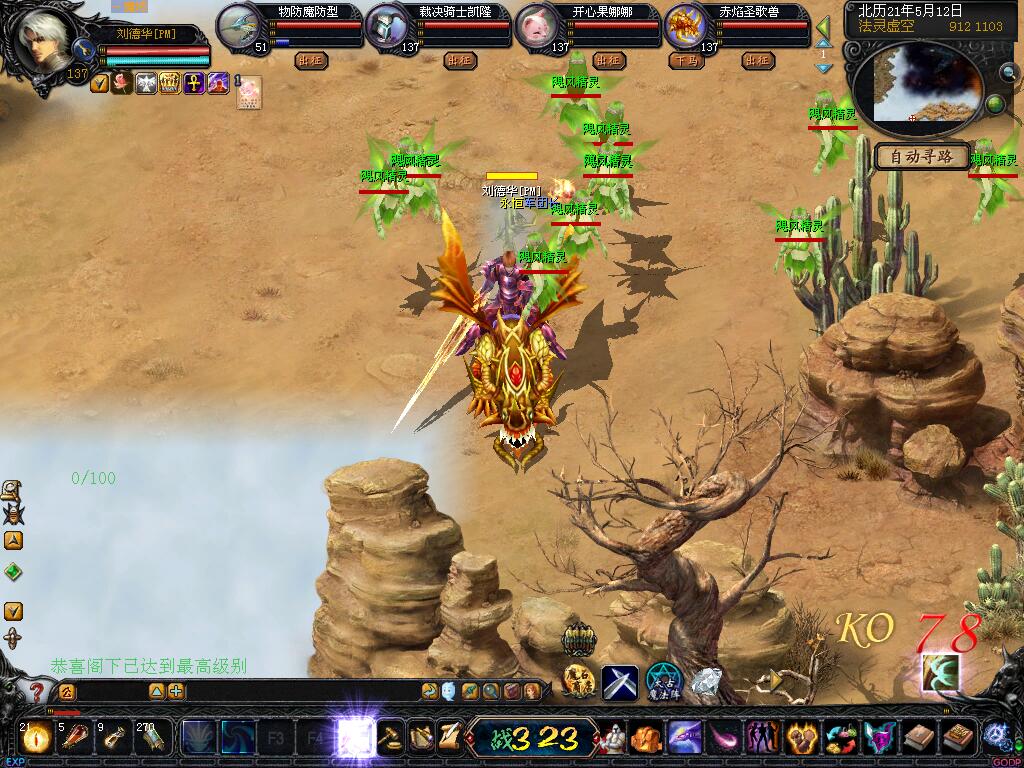Click the green sphere button beside minimap
The height and width of the screenshot is (768, 1024).
click(995, 104)
